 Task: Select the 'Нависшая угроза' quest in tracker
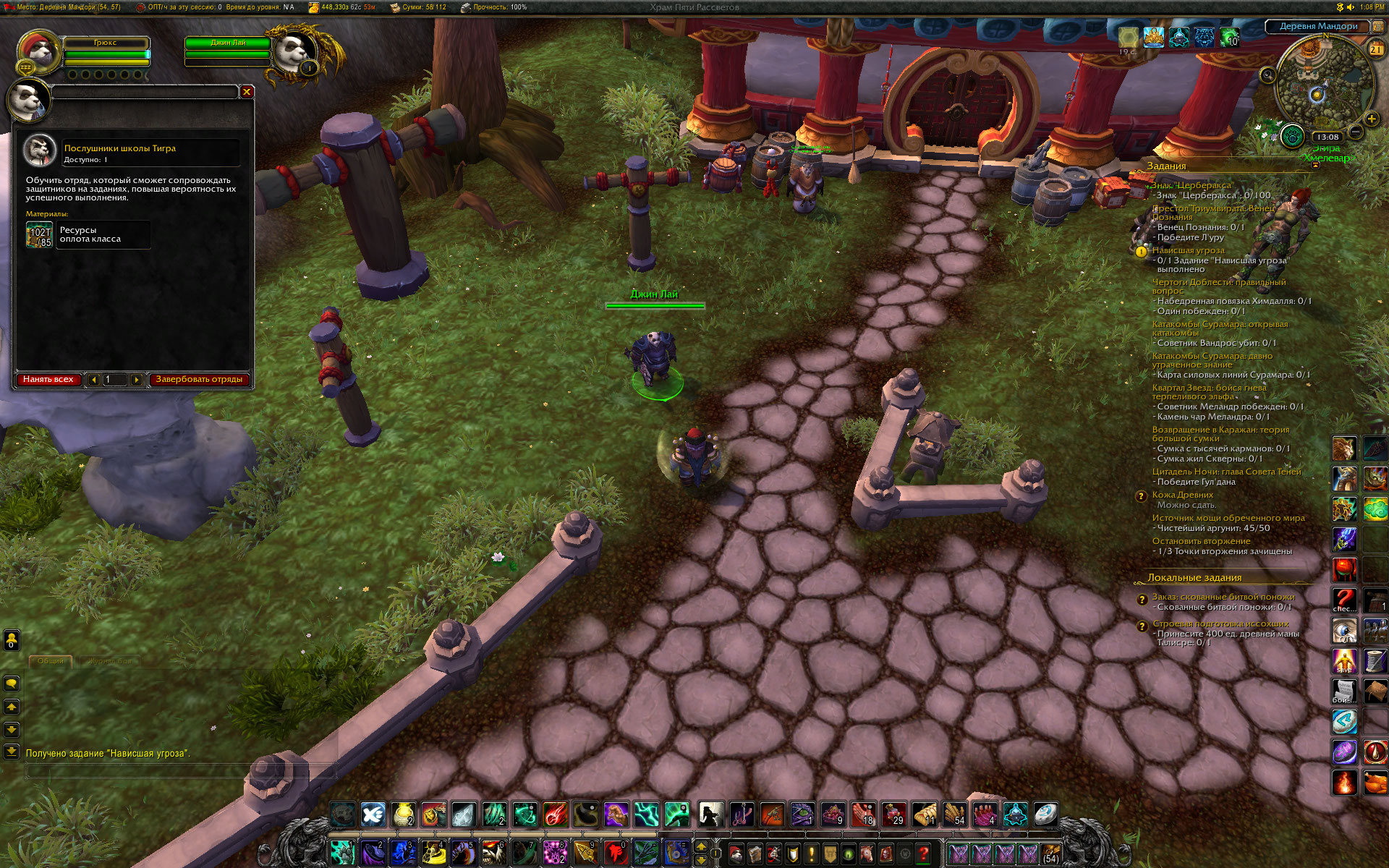click(1188, 250)
